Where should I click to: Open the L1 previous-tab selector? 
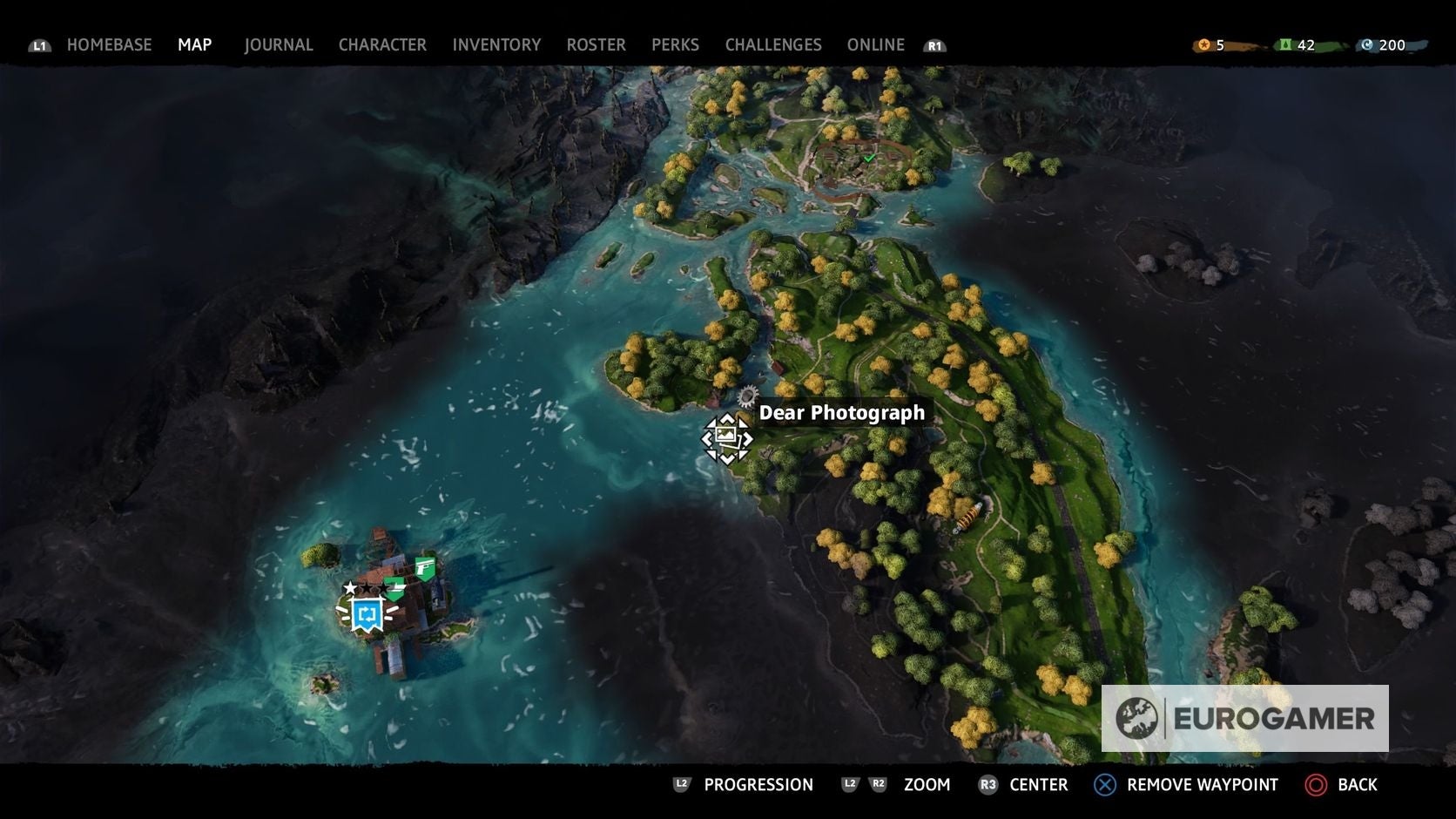(38, 44)
